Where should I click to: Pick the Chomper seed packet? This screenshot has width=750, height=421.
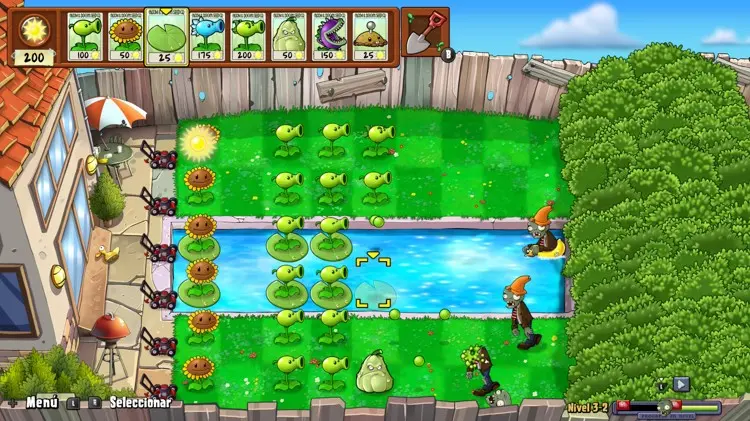(x=328, y=37)
